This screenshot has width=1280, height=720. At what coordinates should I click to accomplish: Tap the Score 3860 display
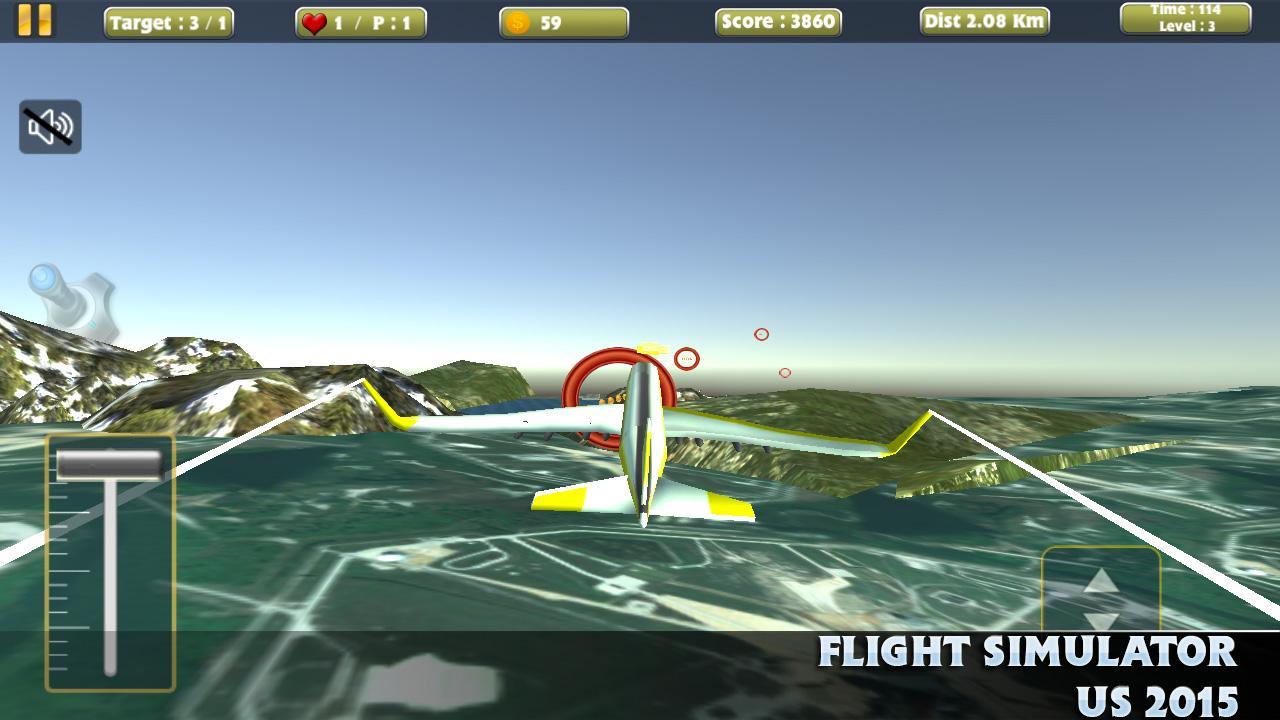[x=777, y=20]
